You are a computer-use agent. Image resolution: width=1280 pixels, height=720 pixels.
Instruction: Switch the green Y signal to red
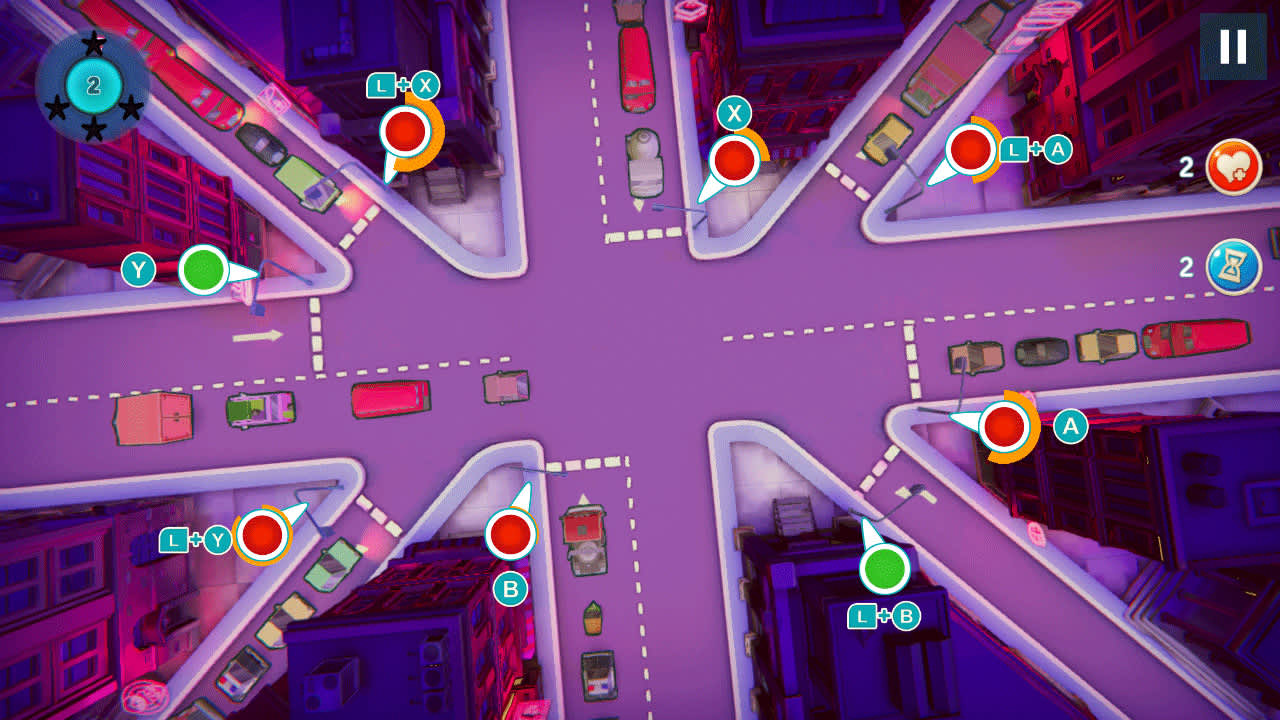(x=205, y=268)
